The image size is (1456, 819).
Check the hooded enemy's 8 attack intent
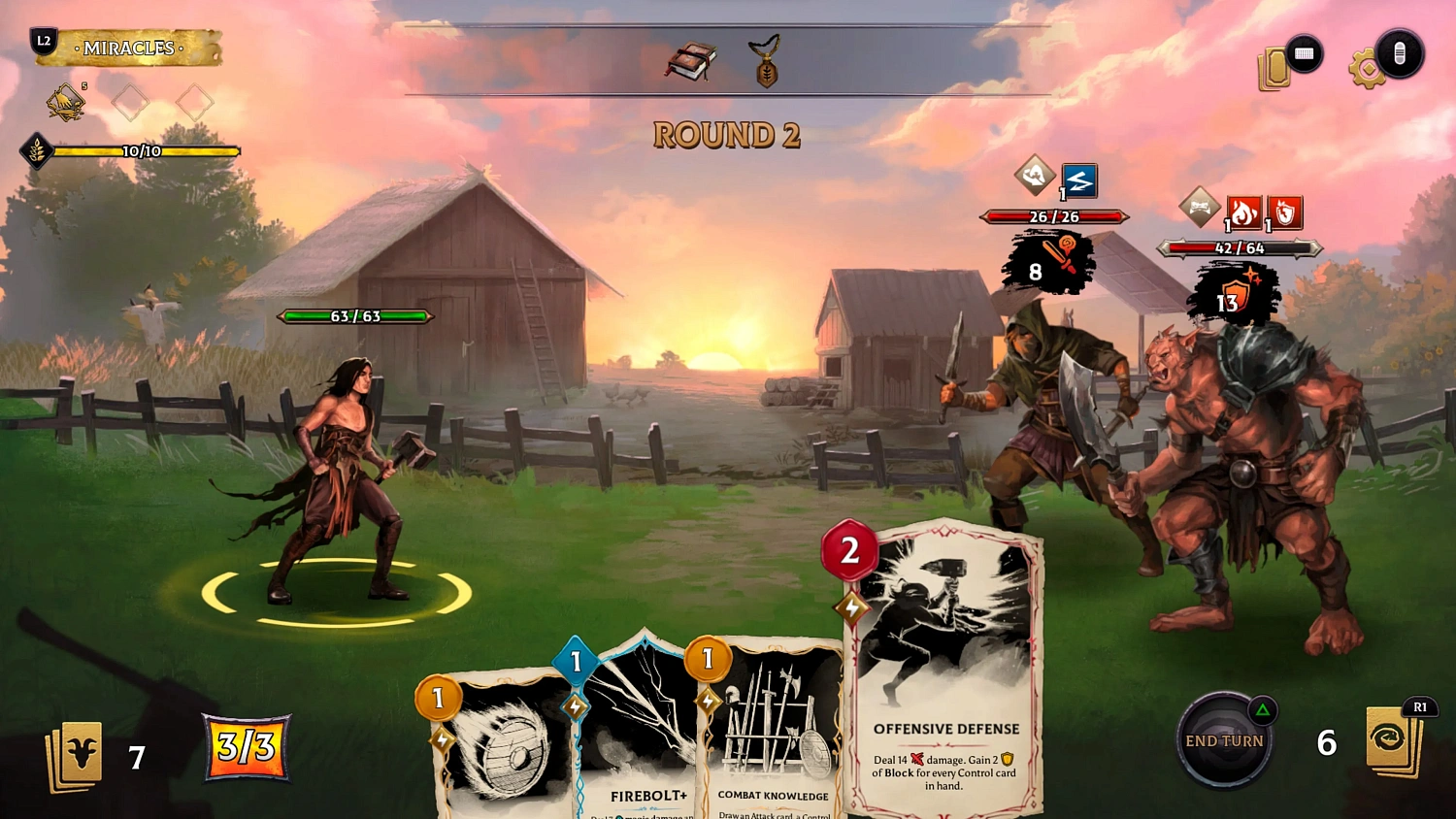pyautogui.click(x=1048, y=264)
